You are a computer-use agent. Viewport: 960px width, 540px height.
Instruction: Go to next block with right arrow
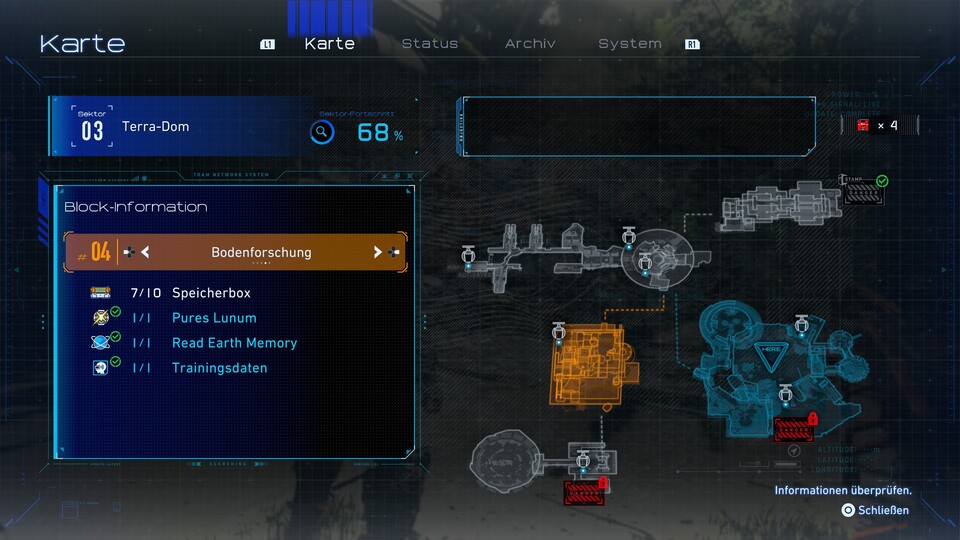tap(378, 252)
